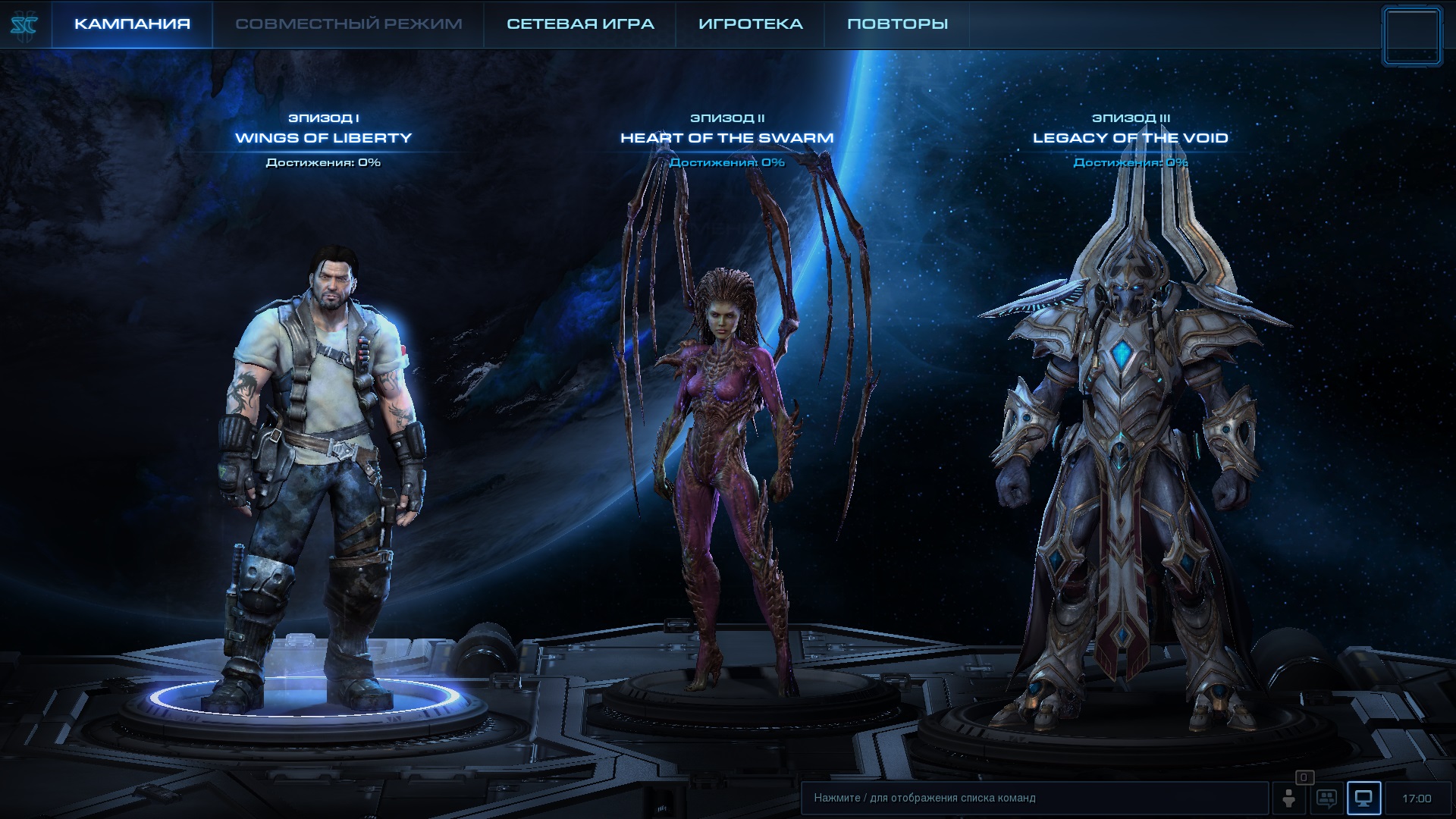Show the Повторы tab
Screen dimensions: 1456x819
click(x=897, y=24)
